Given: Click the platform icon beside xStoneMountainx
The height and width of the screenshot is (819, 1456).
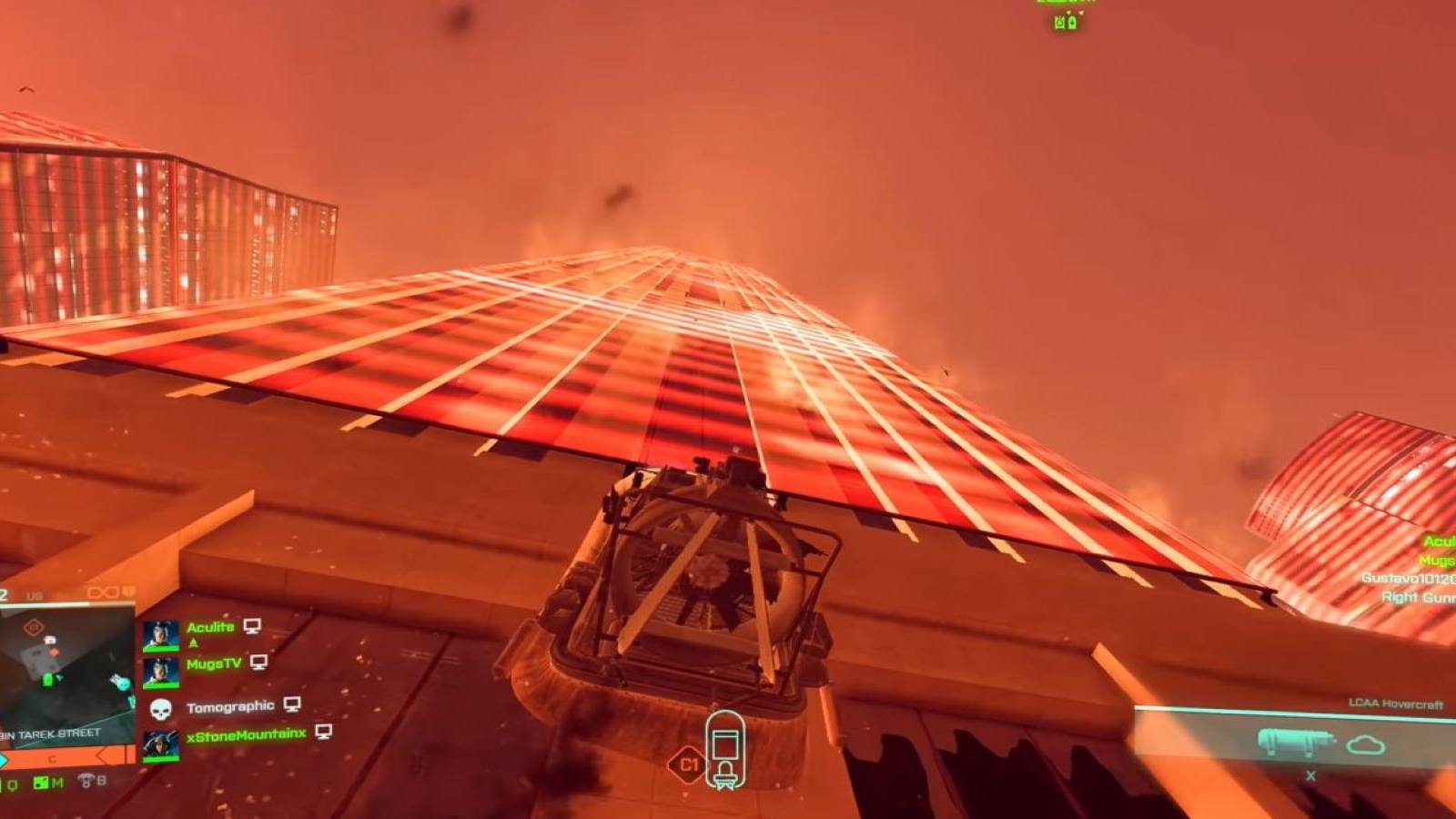Looking at the screenshot, I should pyautogui.click(x=323, y=733).
